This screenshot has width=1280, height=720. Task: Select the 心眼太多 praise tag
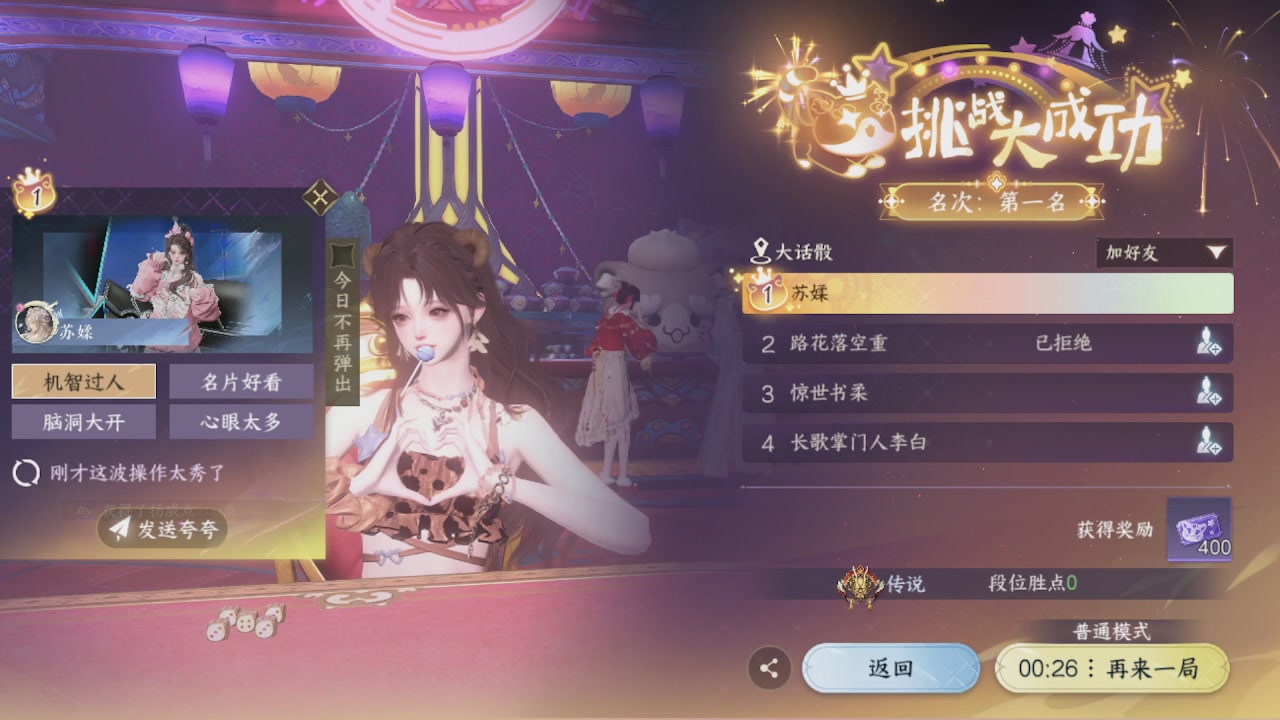241,421
